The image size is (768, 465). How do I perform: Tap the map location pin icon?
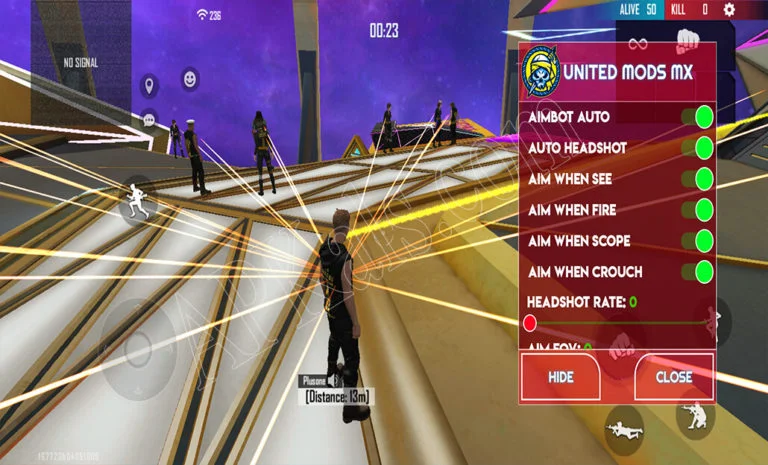coord(149,84)
